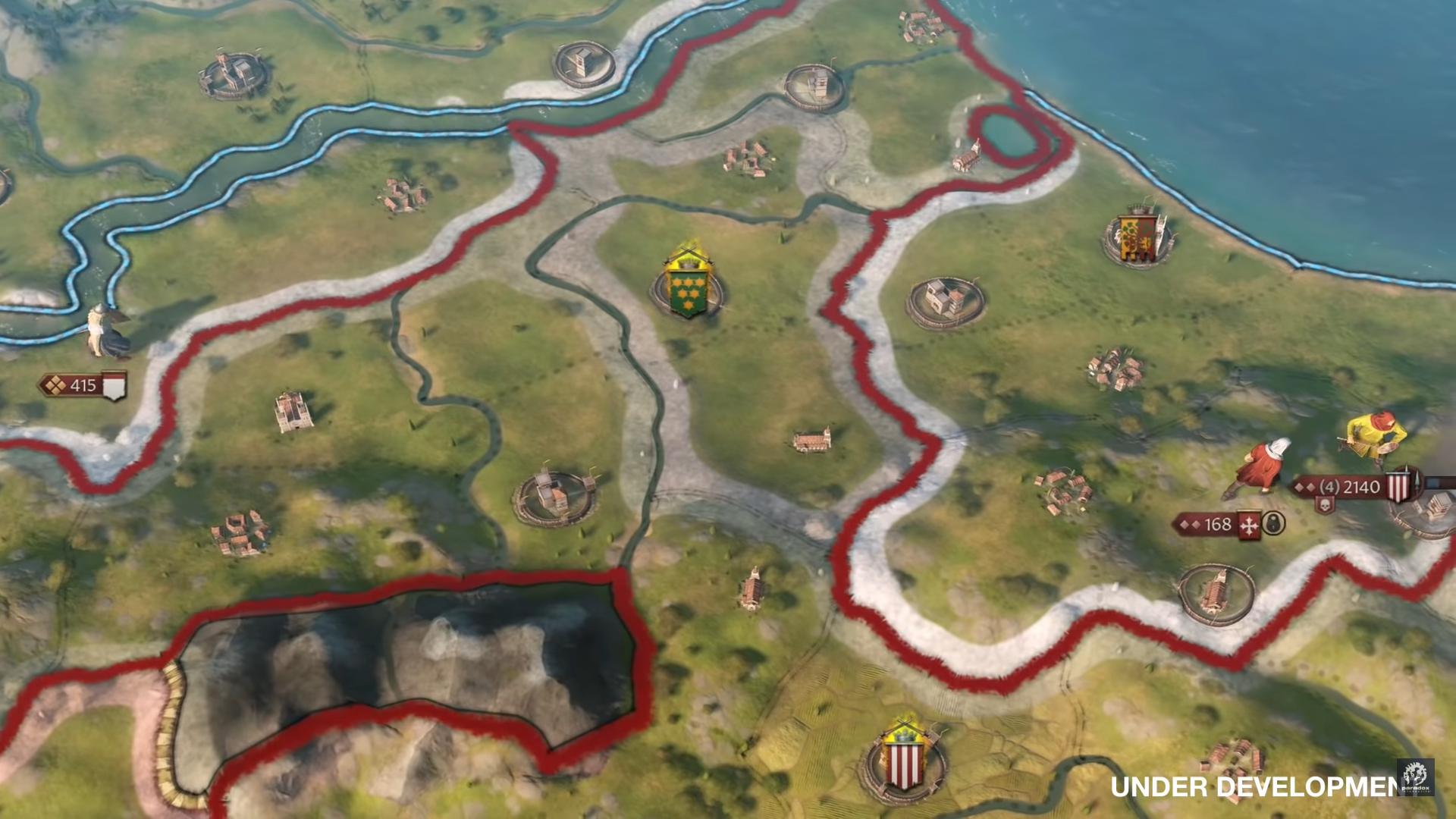Click the red-striped shield attached to the 2140 army

1398,485
